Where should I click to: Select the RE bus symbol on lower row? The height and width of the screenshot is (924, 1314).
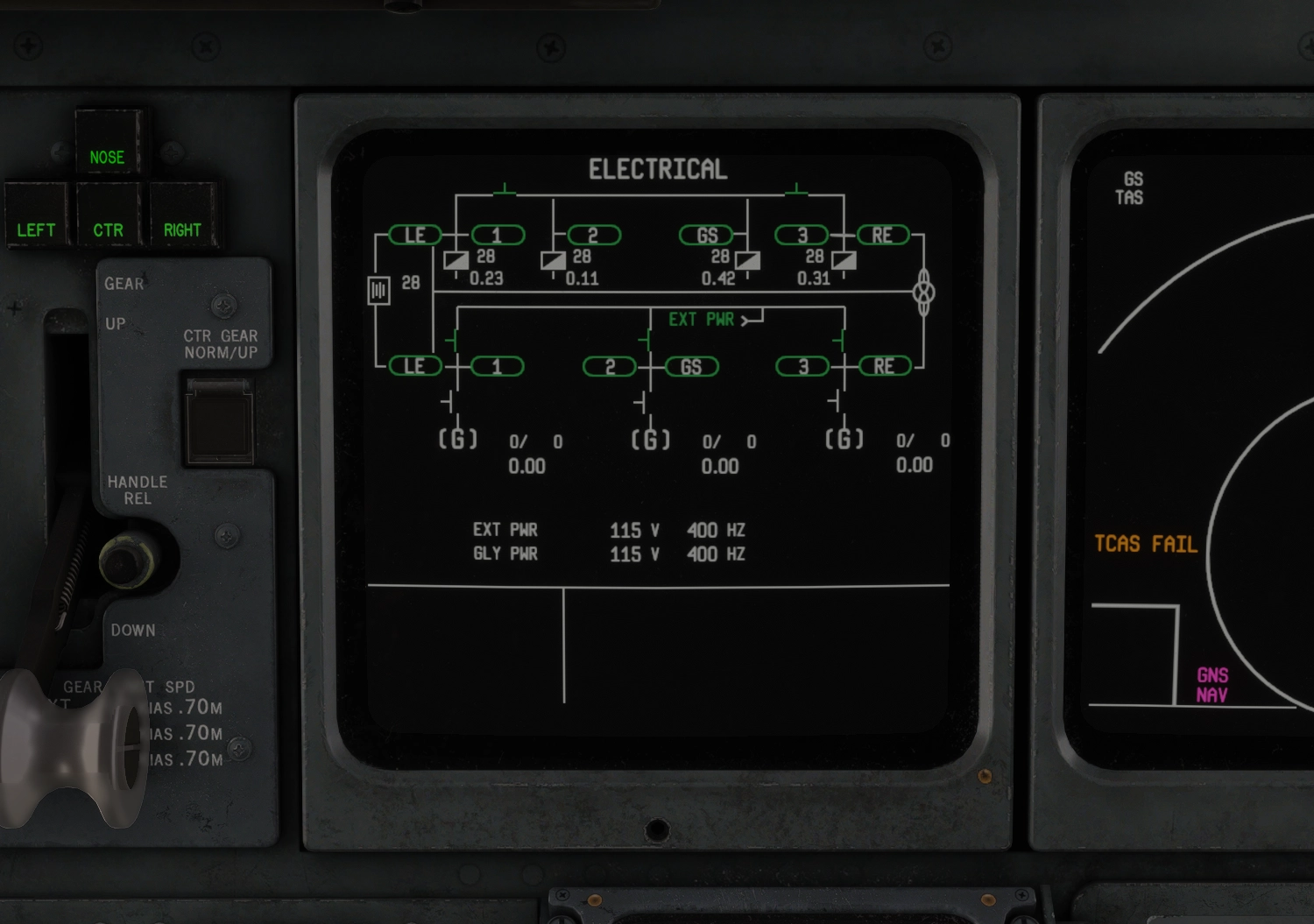[885, 366]
